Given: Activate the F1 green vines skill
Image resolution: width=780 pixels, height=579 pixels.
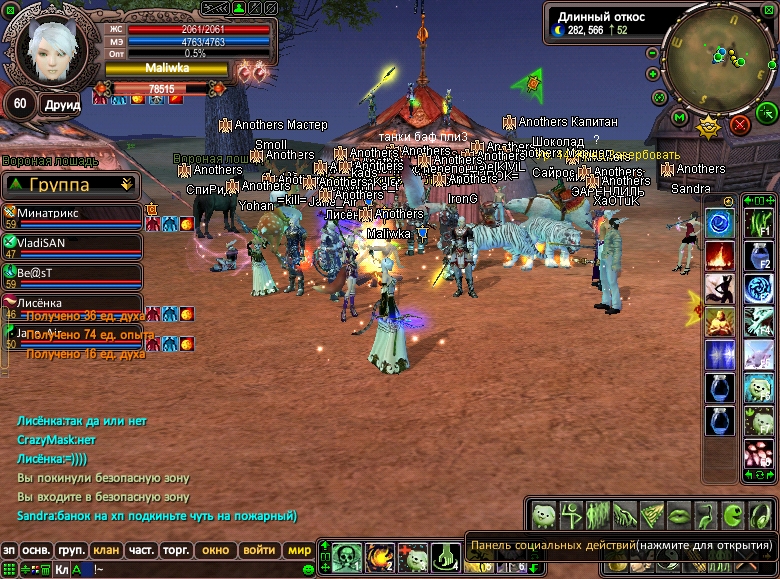Looking at the screenshot, I should point(758,222).
